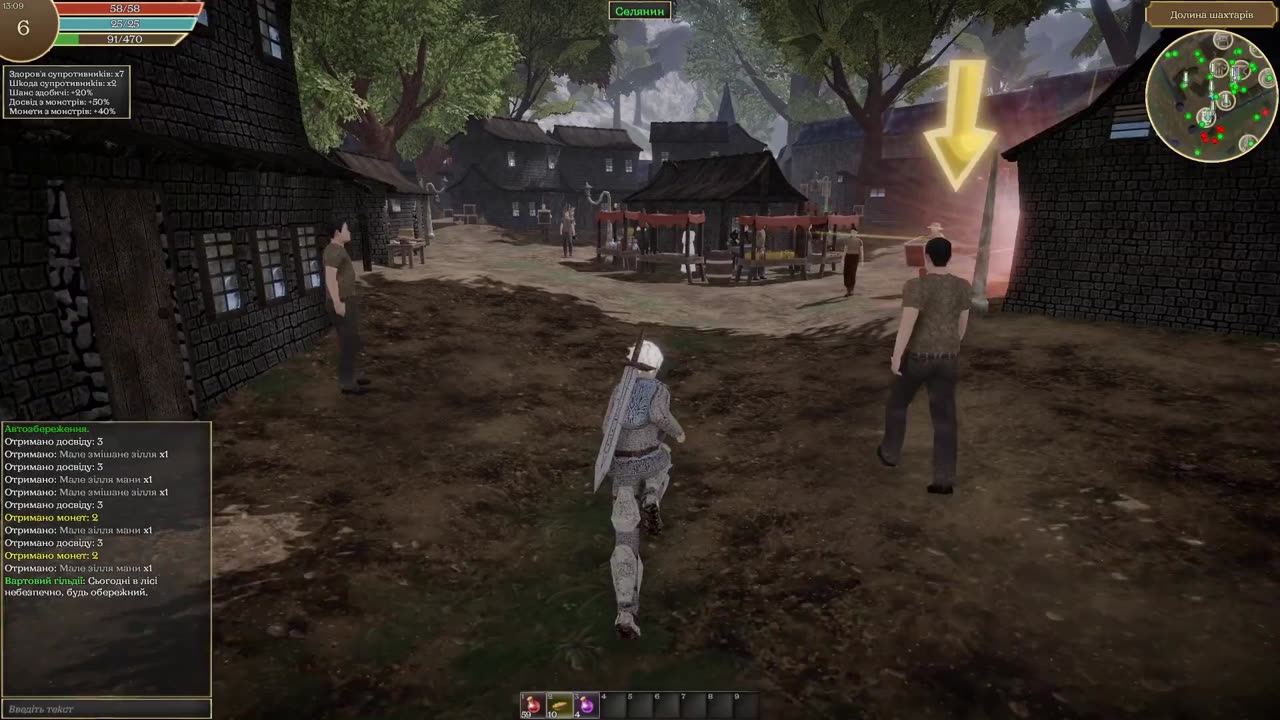Click the Долина шахтарів location banner

(x=1211, y=15)
